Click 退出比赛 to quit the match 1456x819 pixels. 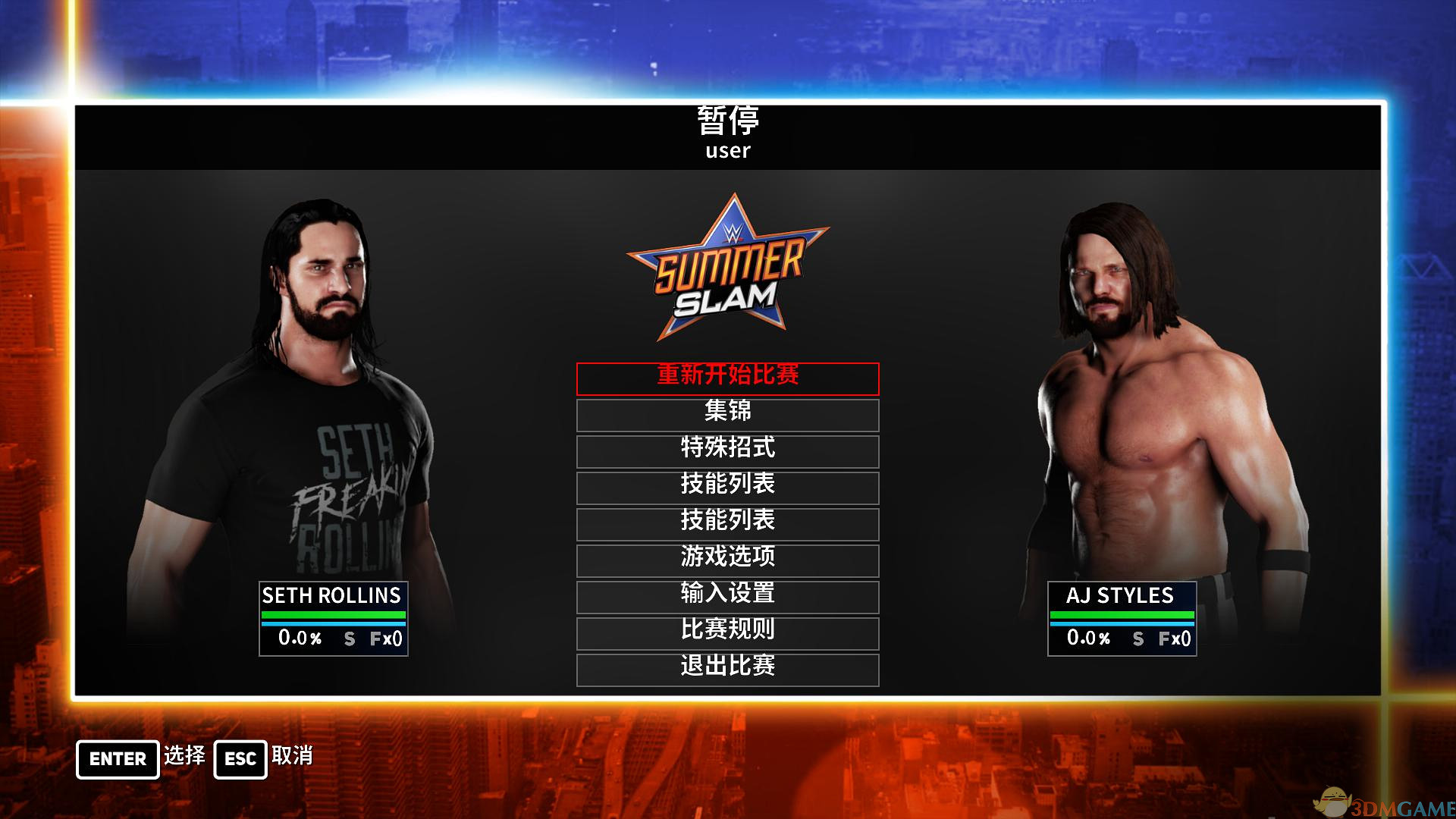[727, 670]
